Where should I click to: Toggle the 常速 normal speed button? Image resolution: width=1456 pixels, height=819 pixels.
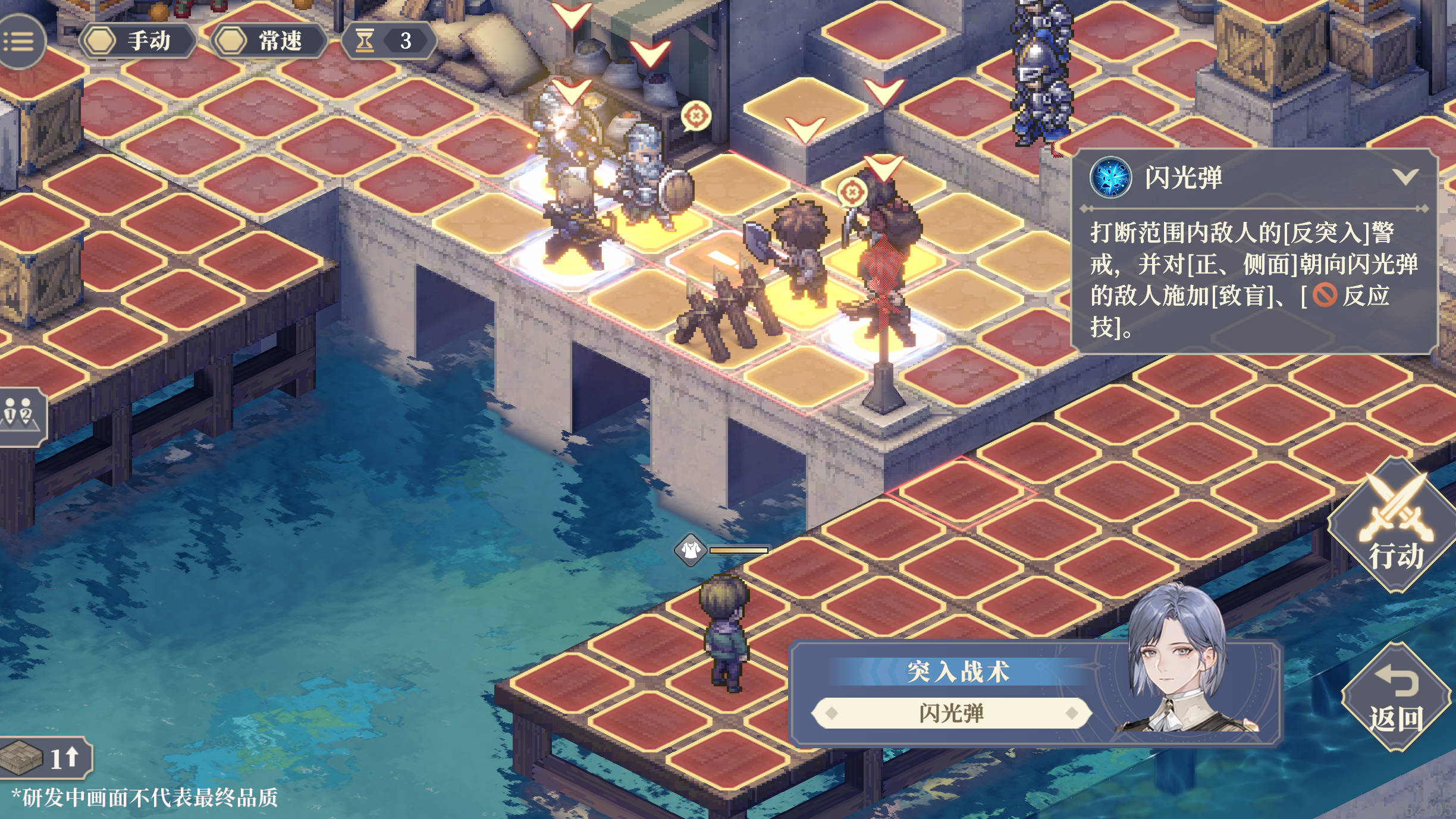(x=269, y=41)
